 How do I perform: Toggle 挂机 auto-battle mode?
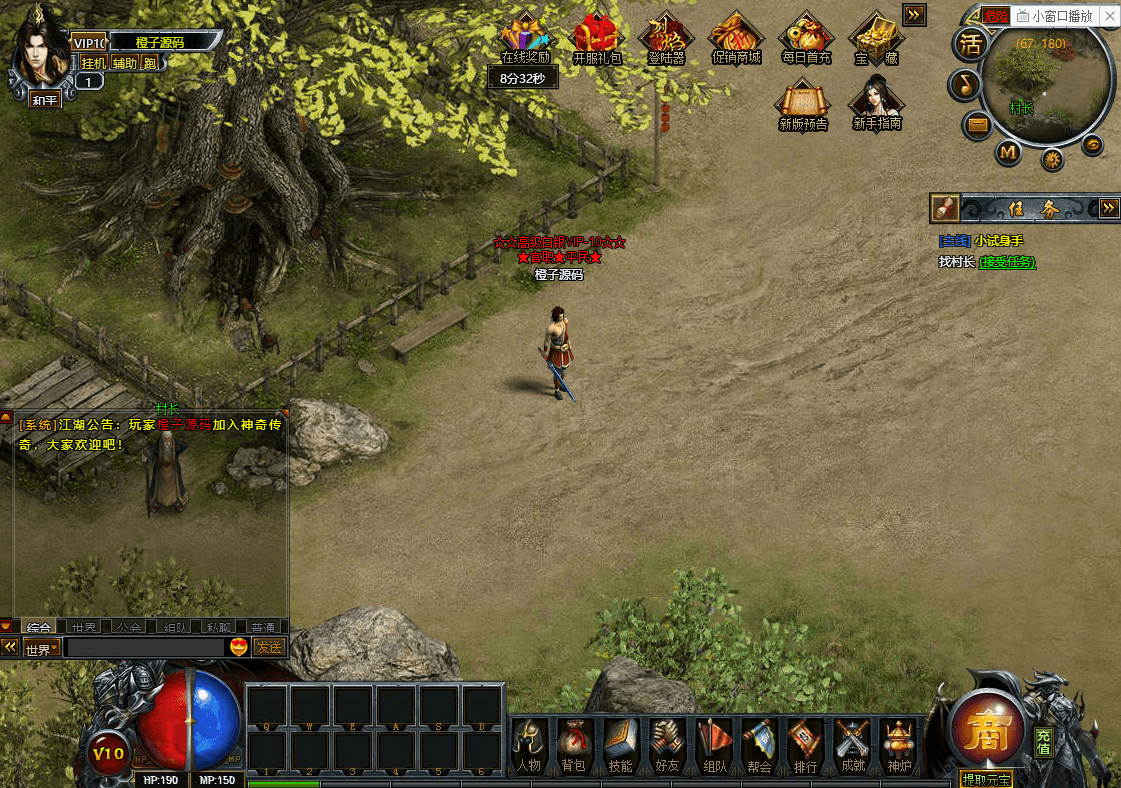tap(94, 63)
